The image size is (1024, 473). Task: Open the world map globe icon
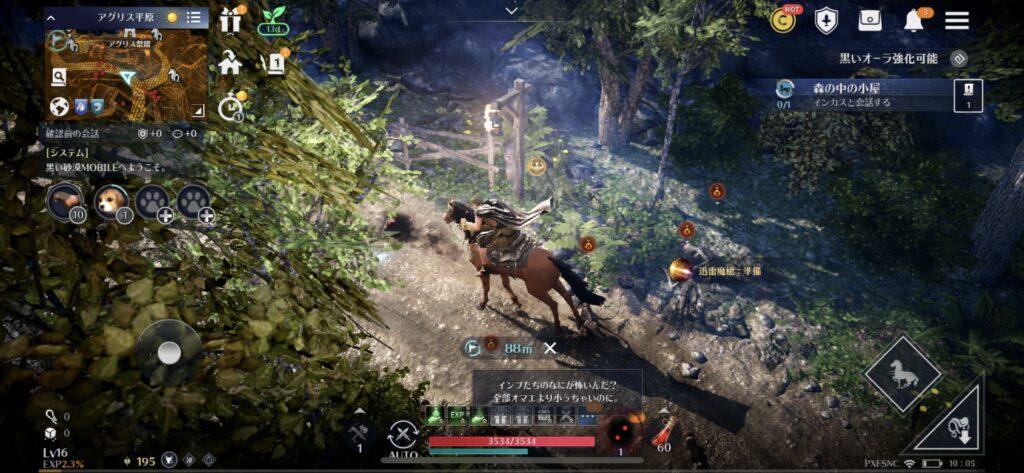tap(59, 106)
